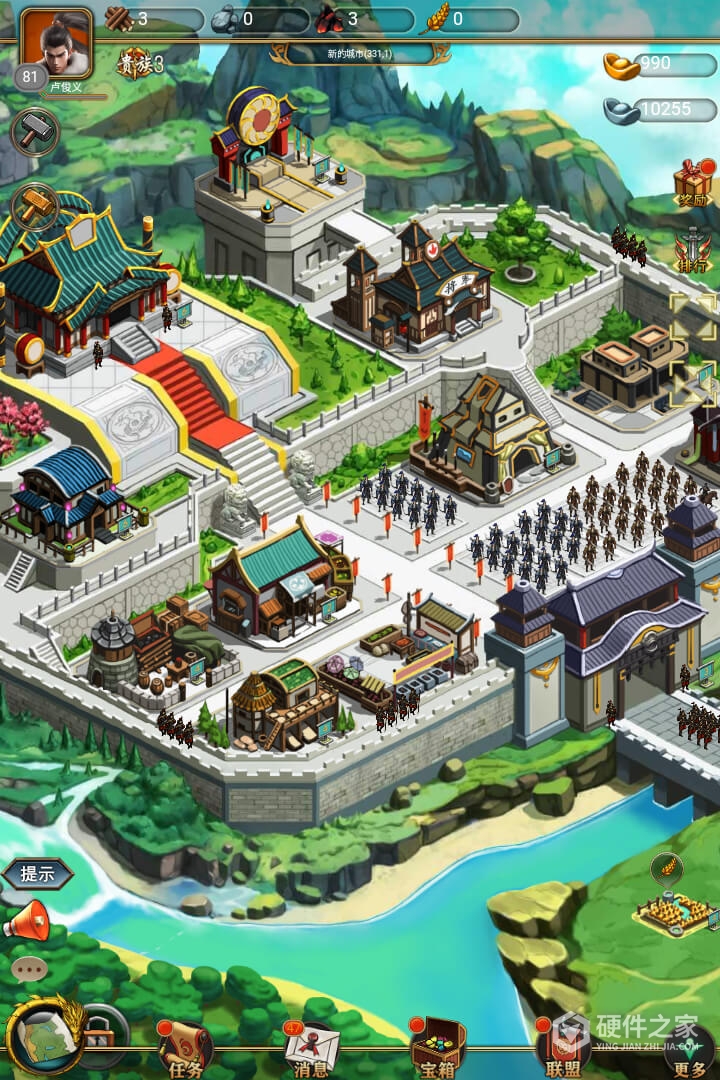
Task: Open the chat speech bubble
Action: (29, 968)
